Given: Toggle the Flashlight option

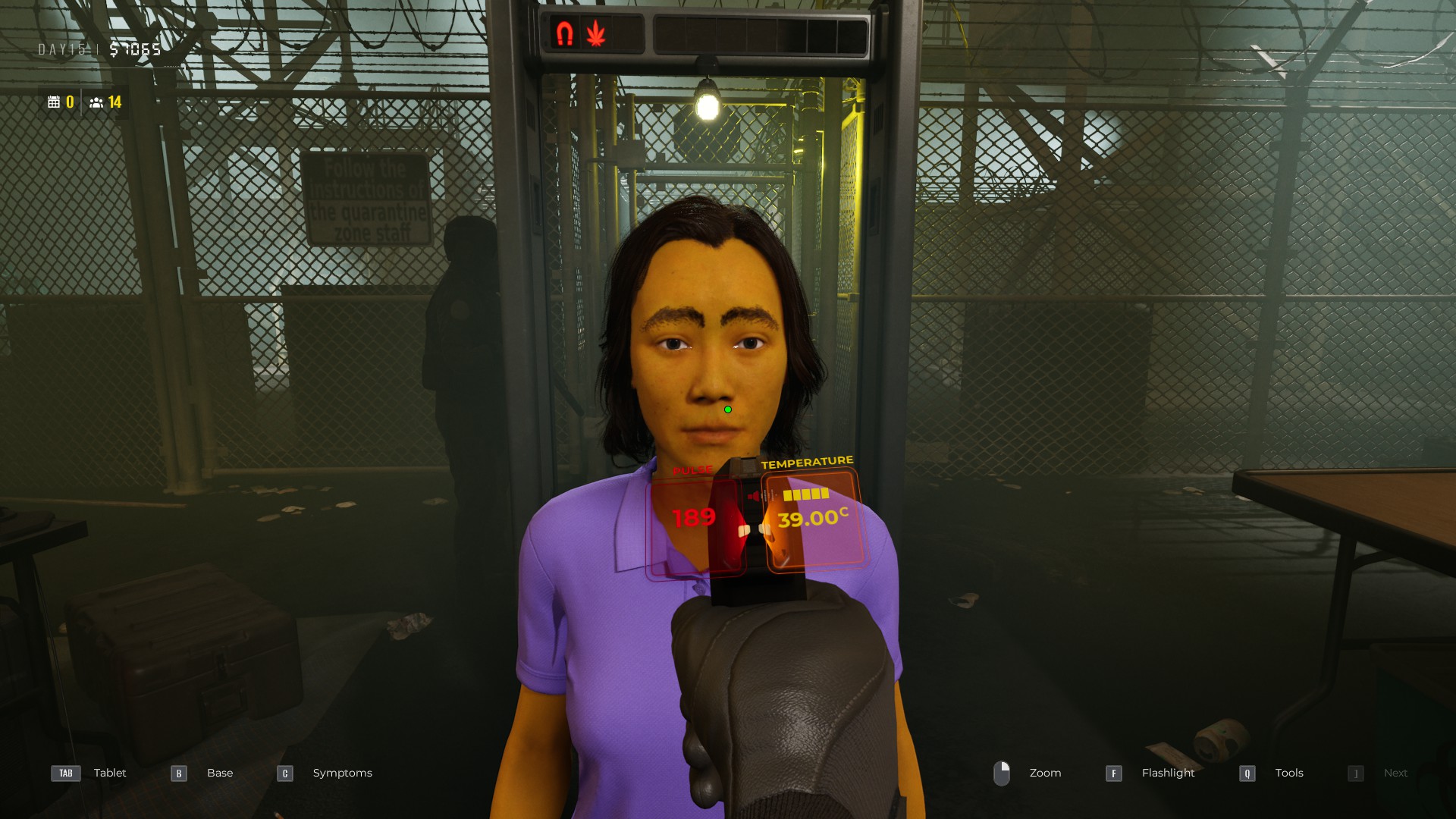Looking at the screenshot, I should [x=1168, y=773].
